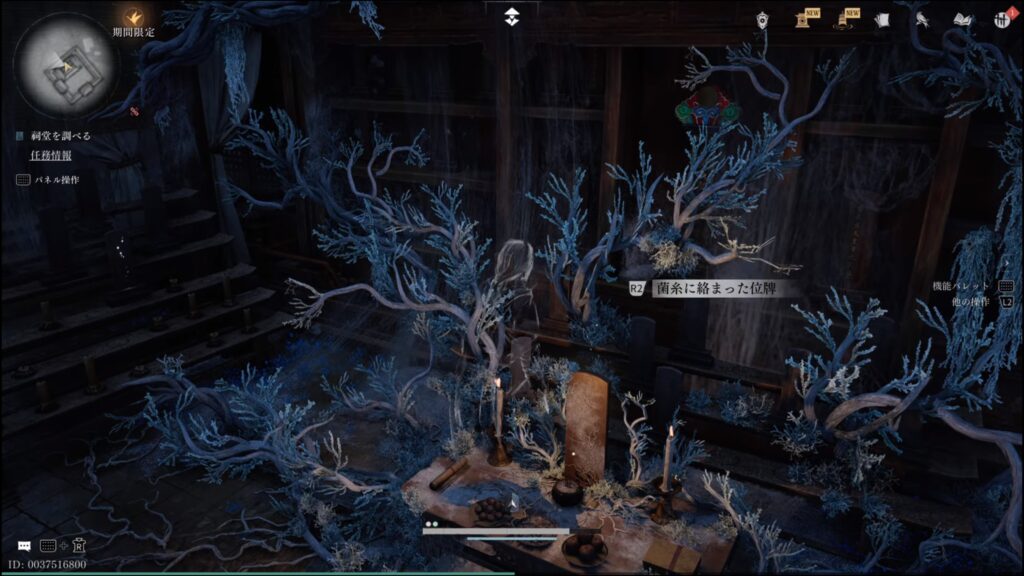The image size is (1024, 576).
Task: Interact with 菌糸に絡まった位牌 prompt label
Action: pos(714,288)
